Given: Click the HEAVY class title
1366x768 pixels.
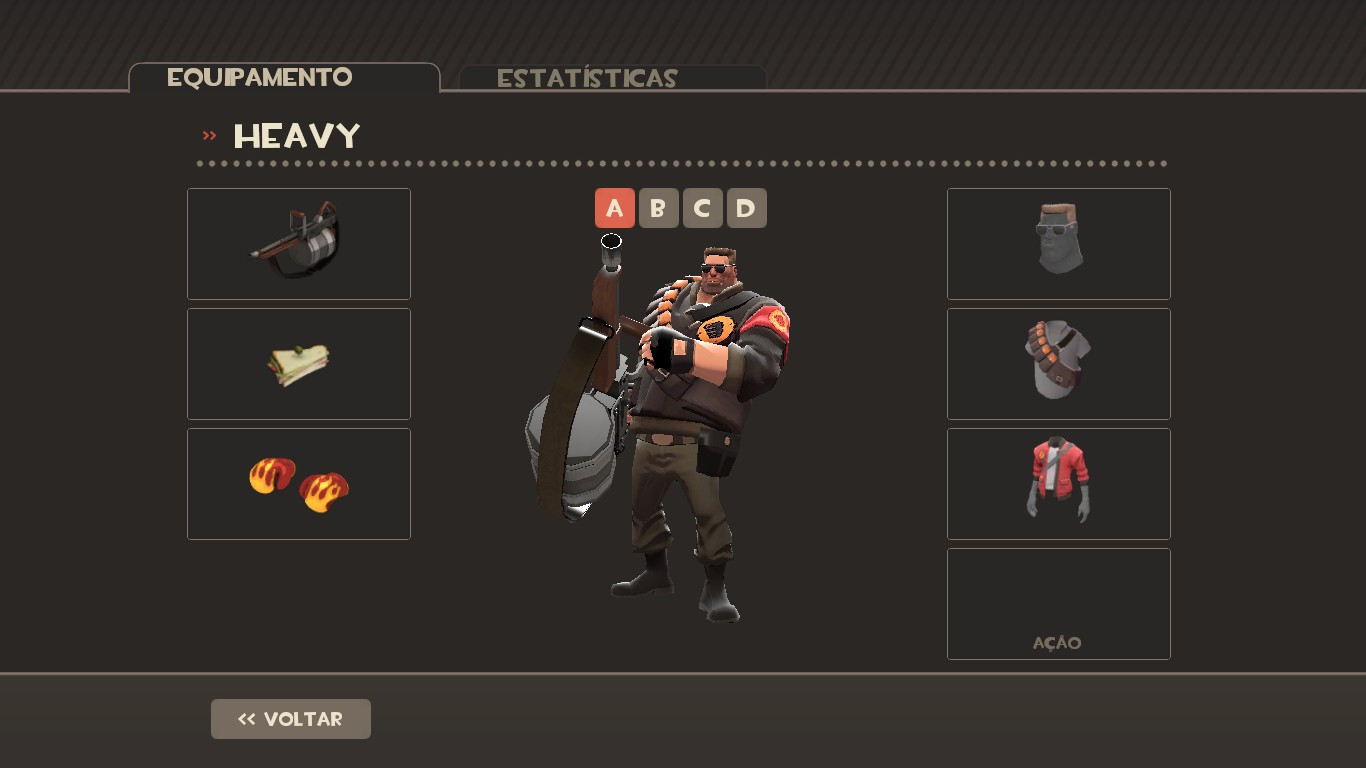Looking at the screenshot, I should (x=296, y=136).
